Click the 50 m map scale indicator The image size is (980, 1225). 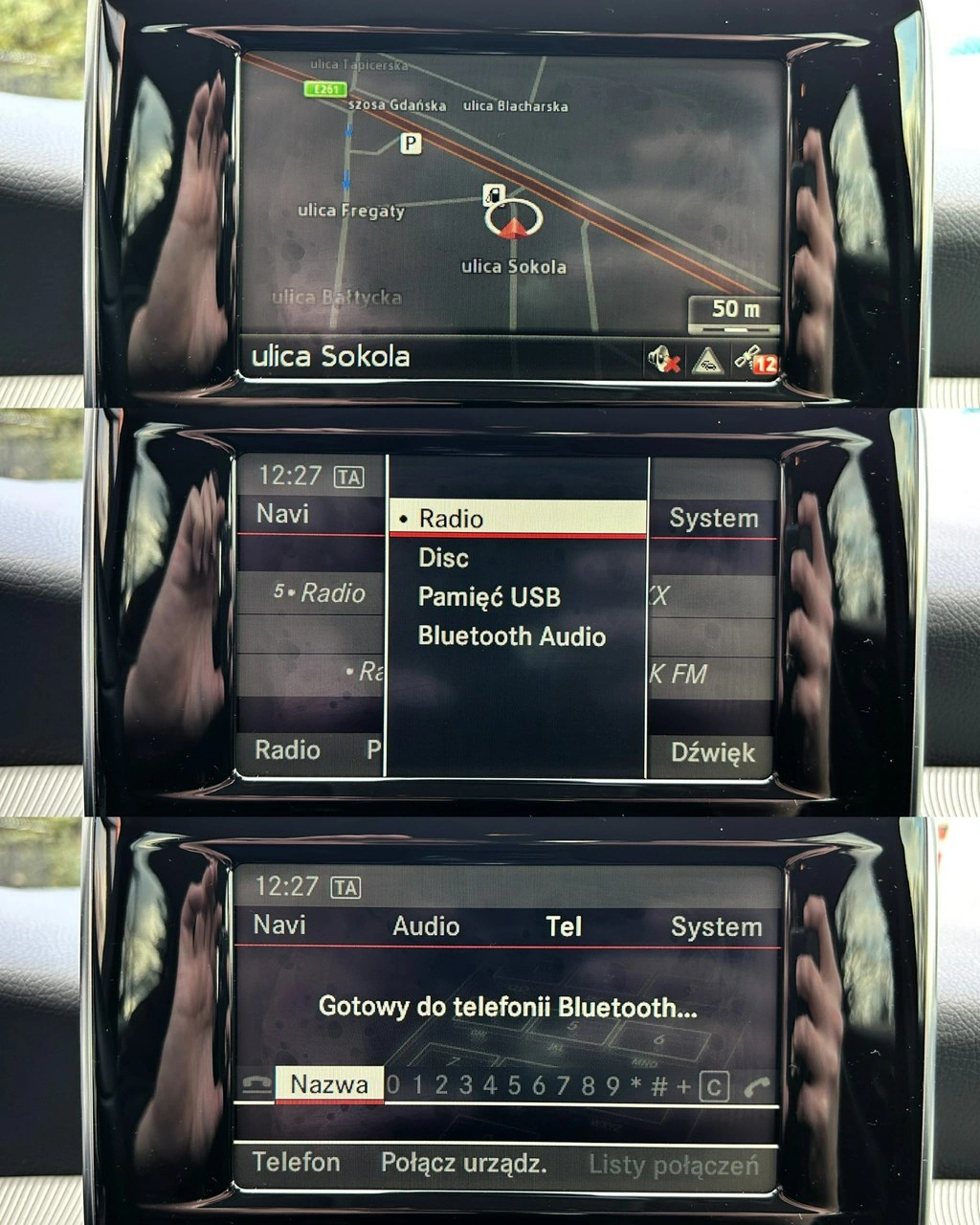click(x=735, y=312)
